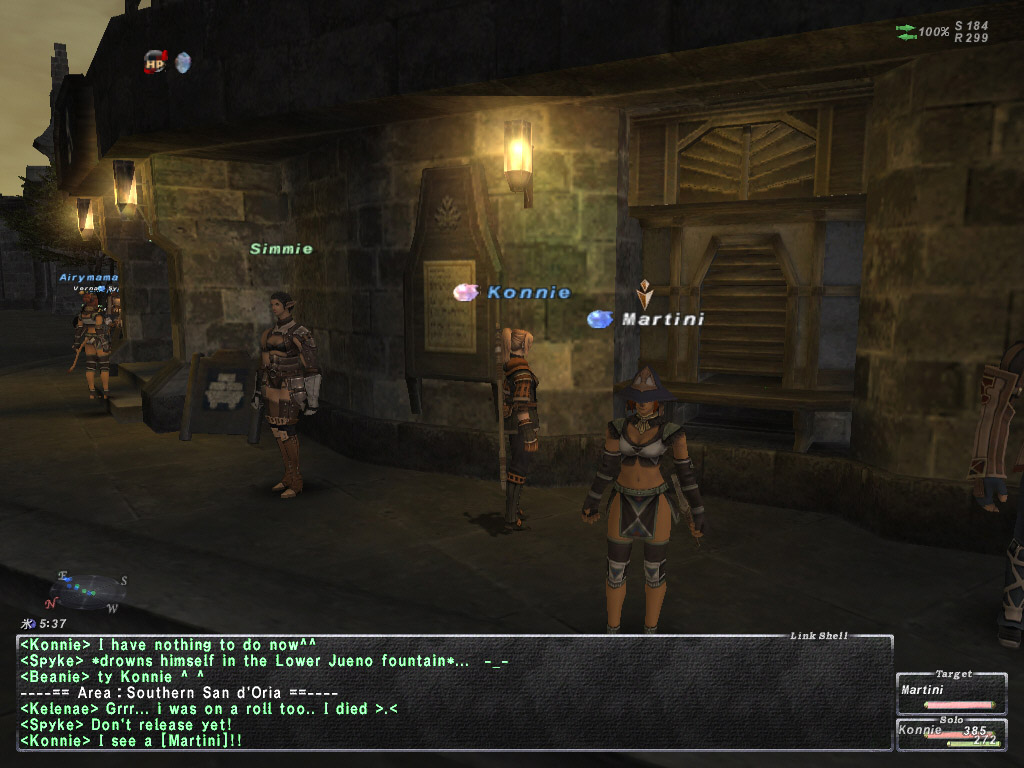The height and width of the screenshot is (768, 1024).
Task: Target the Konnie player nameplate
Action: pyautogui.click(x=528, y=293)
